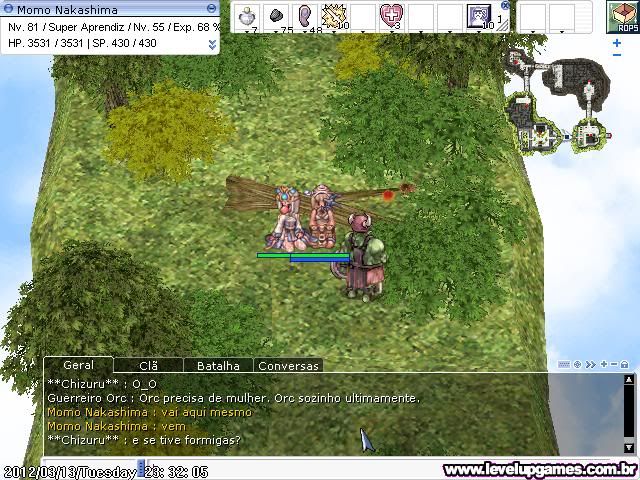Select the dark stone hotbar item
Screen dimensions: 640x480
(x=277, y=16)
